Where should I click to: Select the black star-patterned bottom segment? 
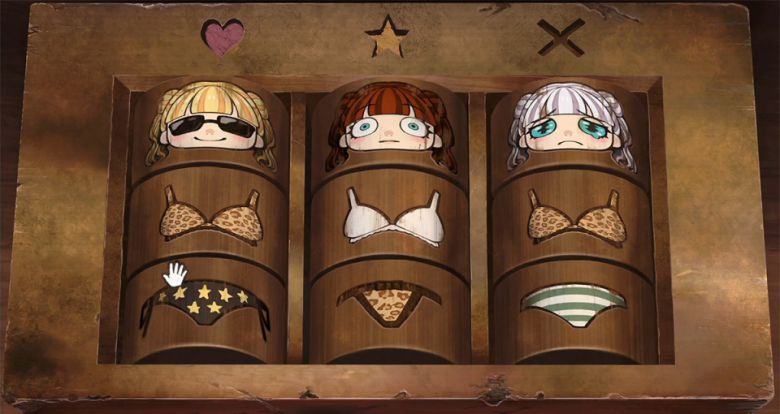(206, 304)
